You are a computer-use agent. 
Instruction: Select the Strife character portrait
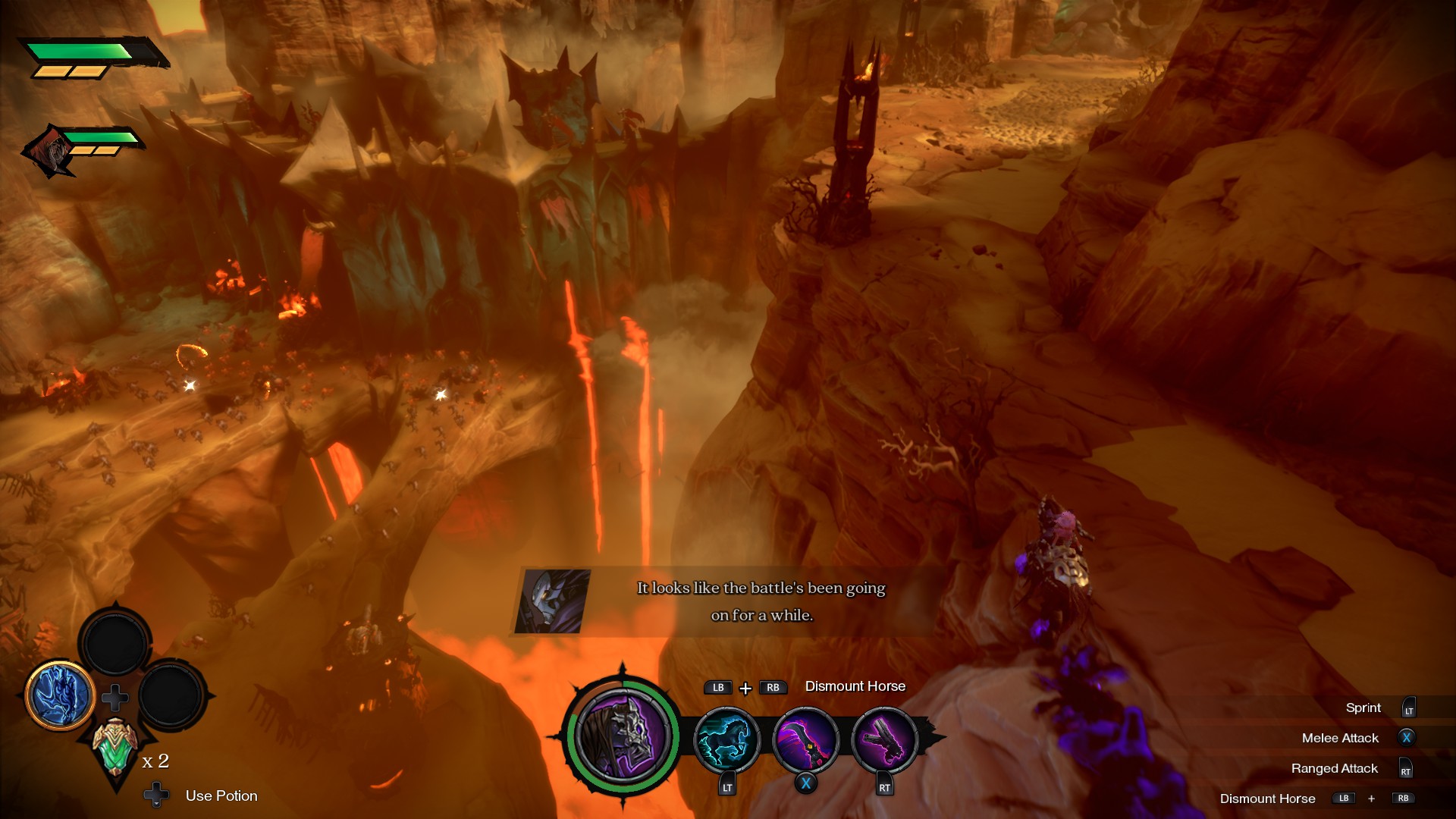tap(622, 734)
